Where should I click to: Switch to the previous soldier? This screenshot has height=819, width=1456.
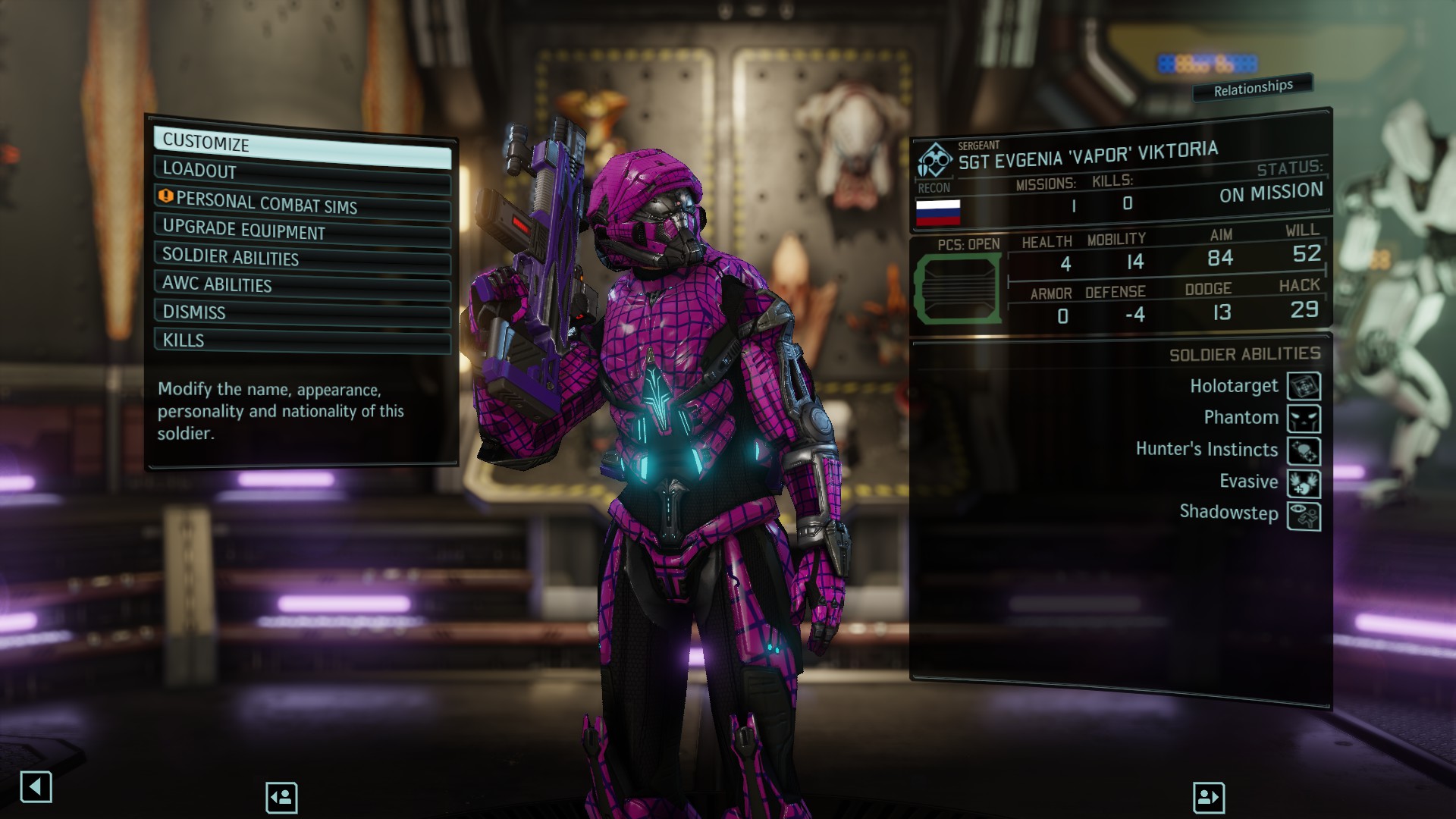pyautogui.click(x=281, y=797)
